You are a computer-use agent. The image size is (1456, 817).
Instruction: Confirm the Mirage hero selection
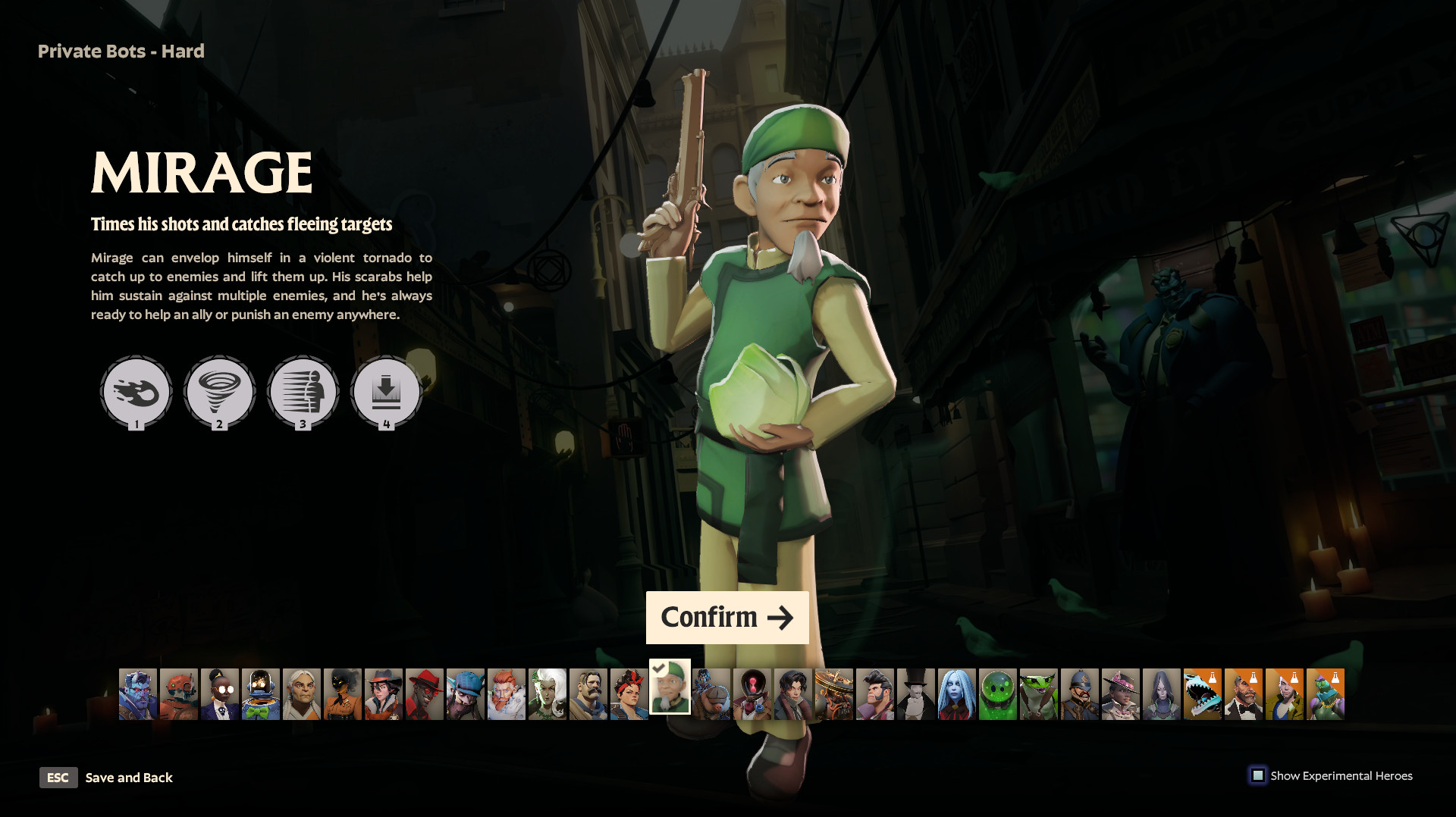[726, 618]
